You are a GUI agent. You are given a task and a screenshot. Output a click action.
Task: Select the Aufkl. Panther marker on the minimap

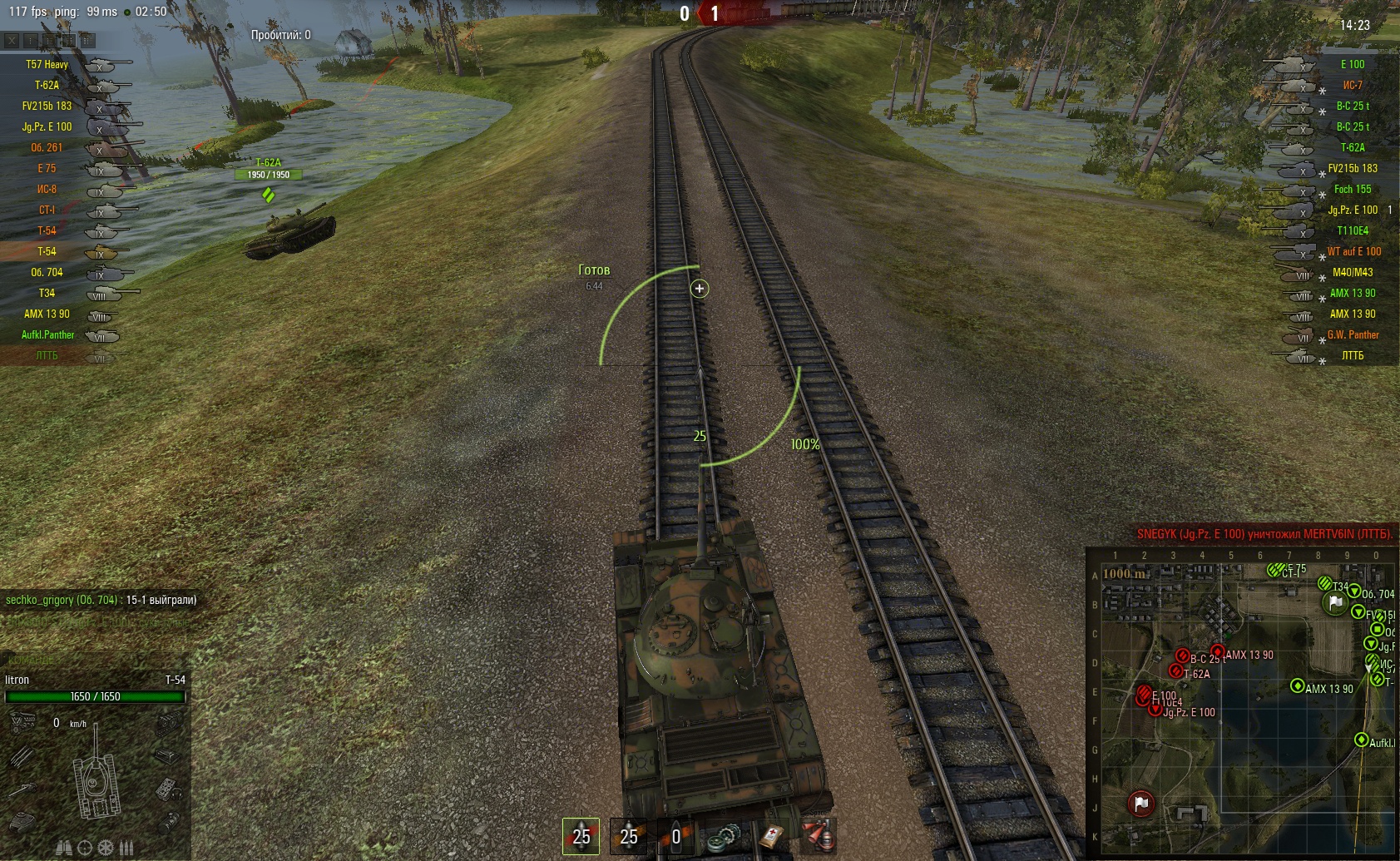pos(1362,740)
